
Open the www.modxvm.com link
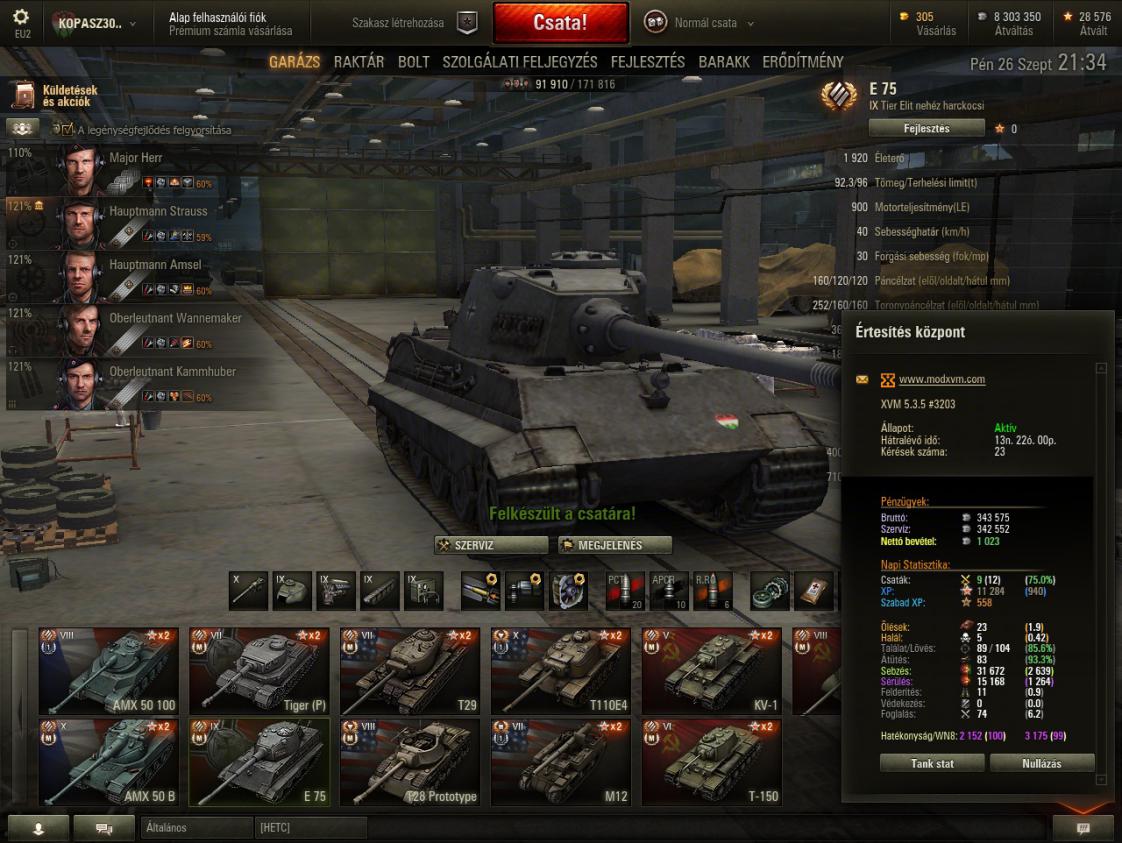pos(942,380)
